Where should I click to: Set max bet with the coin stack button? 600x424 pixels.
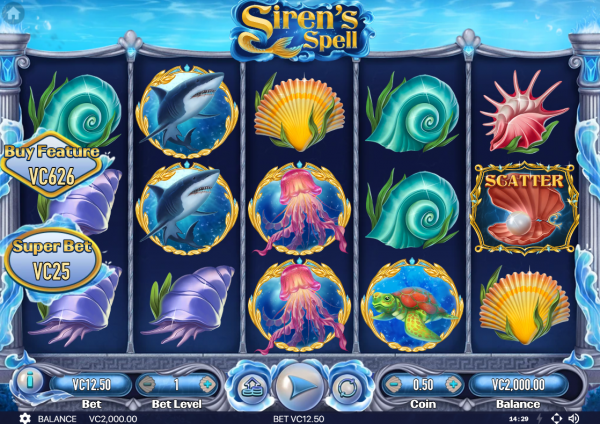[249, 386]
